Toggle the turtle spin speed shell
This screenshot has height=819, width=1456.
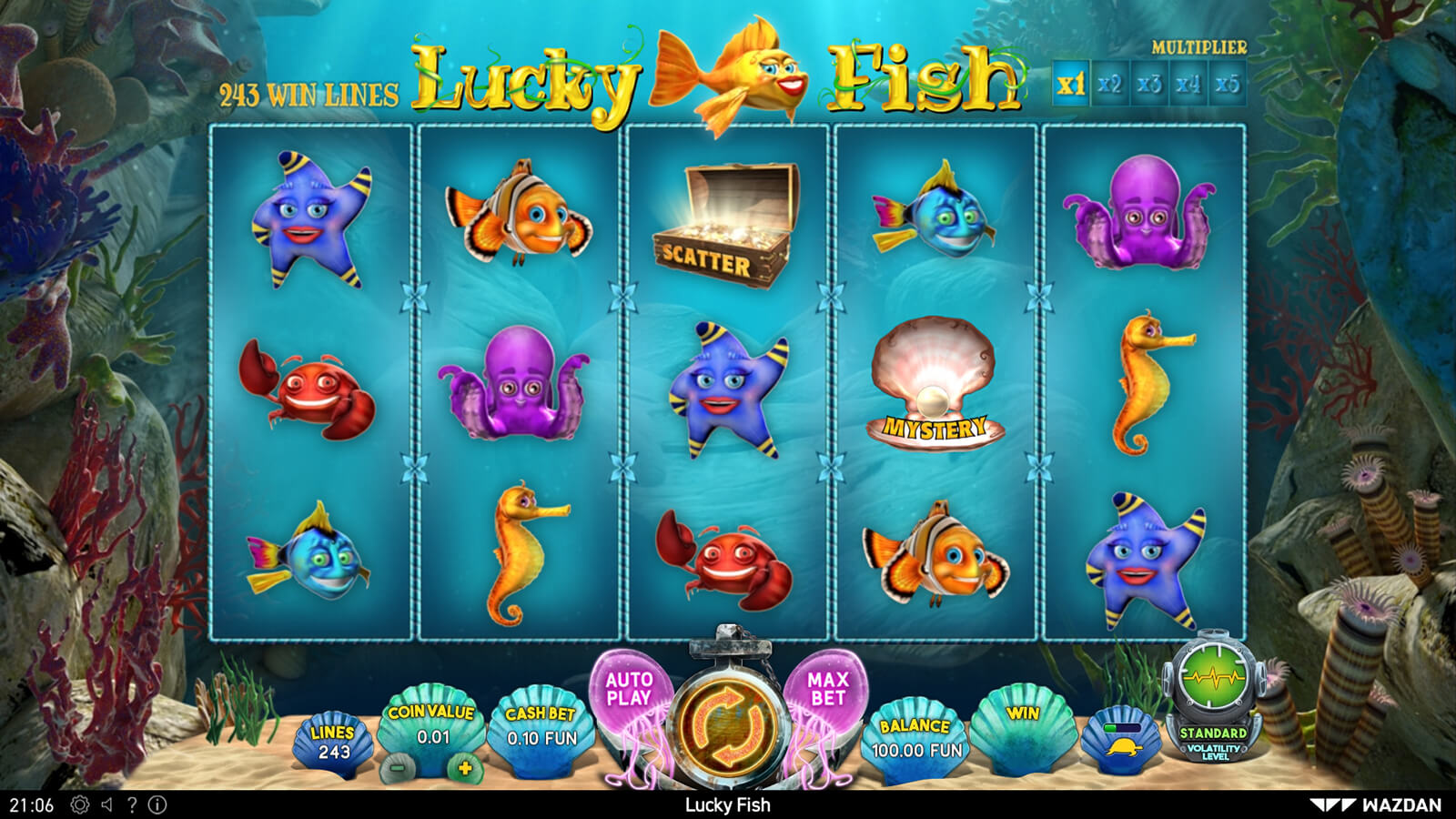1120,740
